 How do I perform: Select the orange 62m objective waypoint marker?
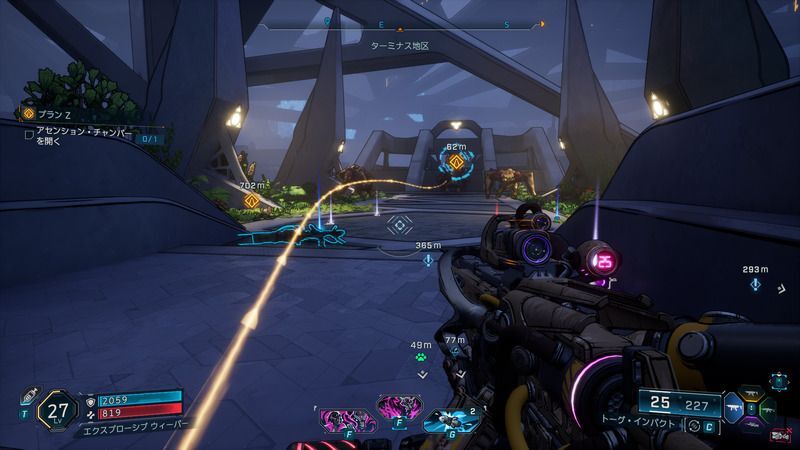point(456,162)
